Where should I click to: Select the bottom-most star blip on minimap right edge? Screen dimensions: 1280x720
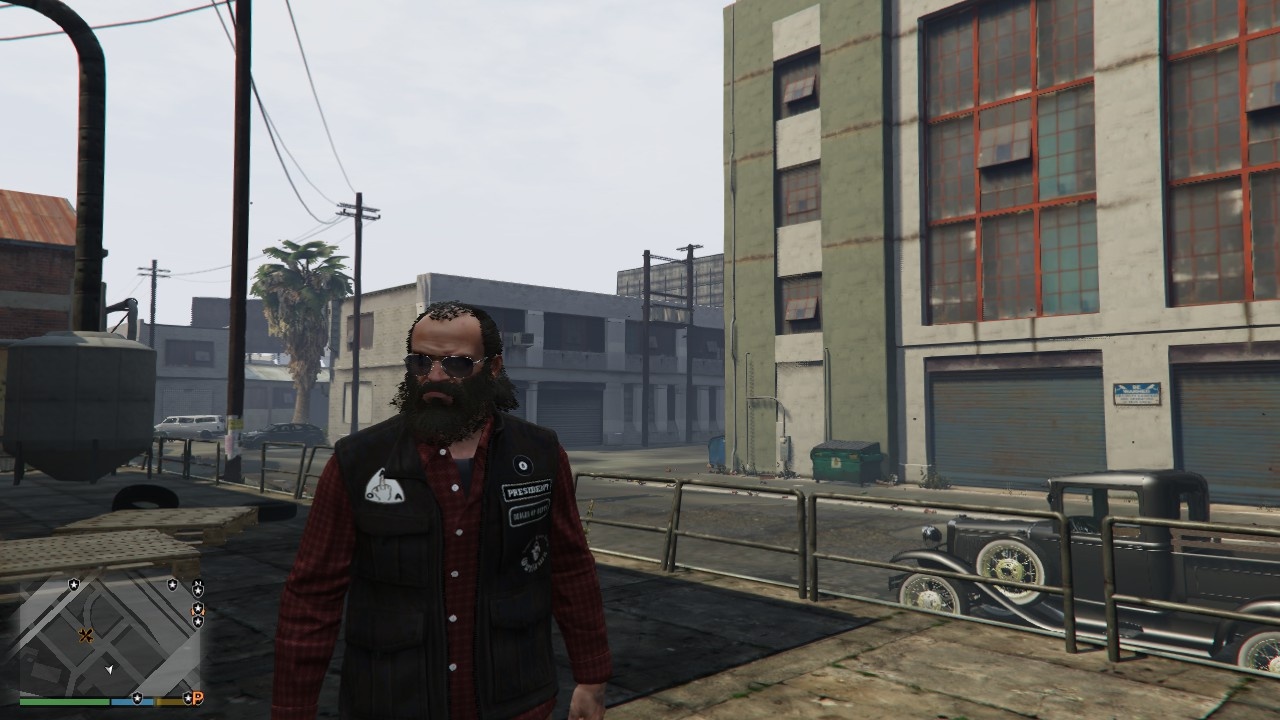198,620
